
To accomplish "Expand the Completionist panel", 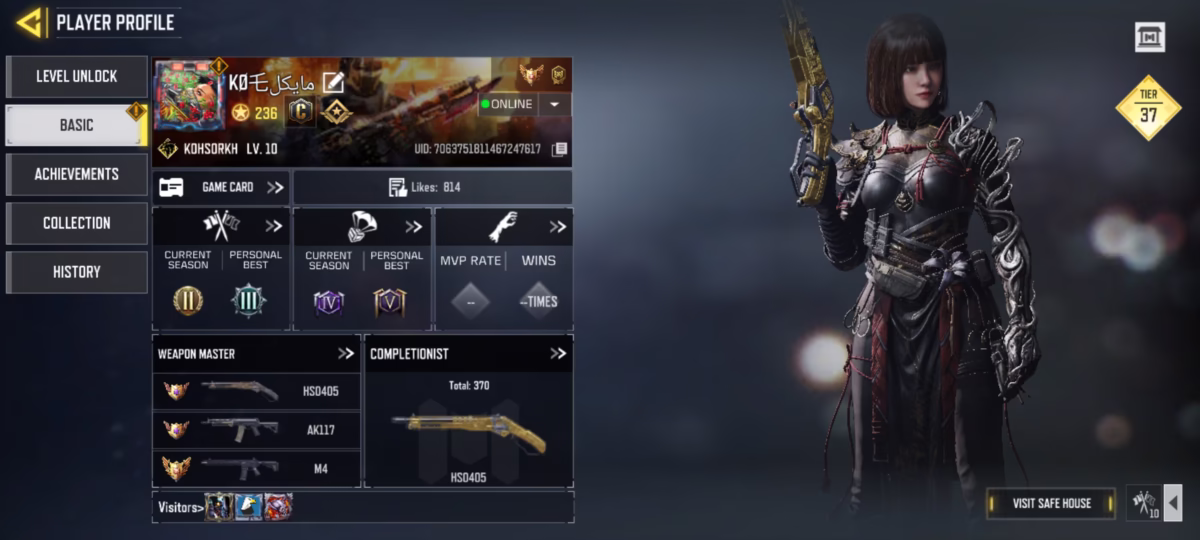I will pos(558,353).
